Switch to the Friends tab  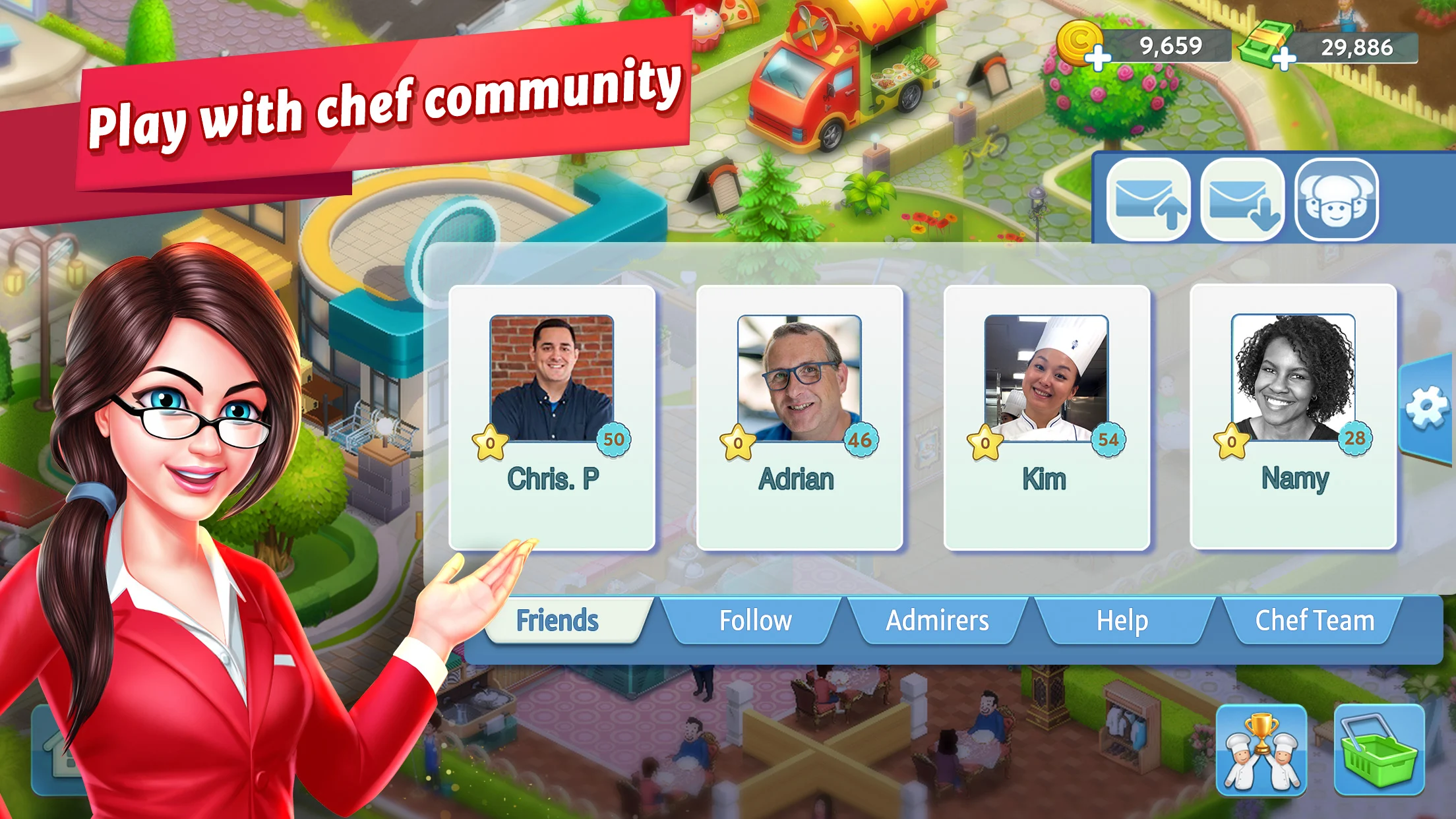tap(558, 621)
